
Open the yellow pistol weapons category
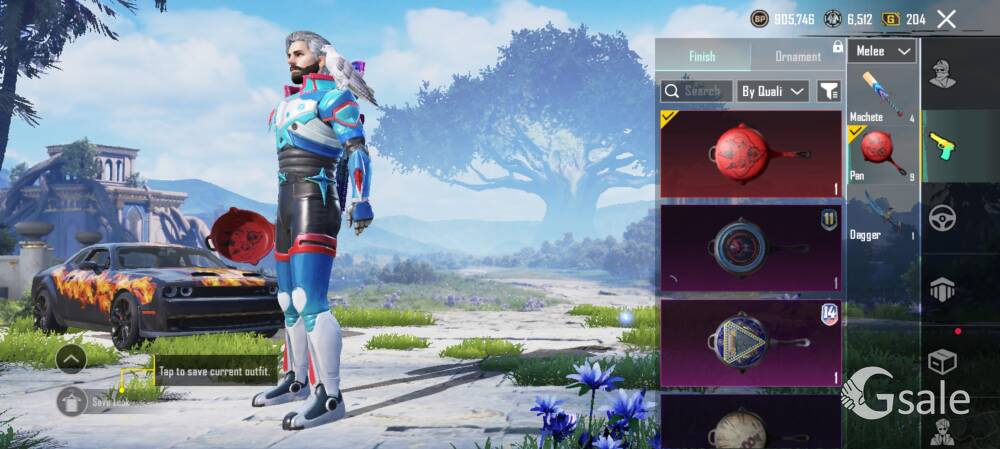click(x=942, y=146)
